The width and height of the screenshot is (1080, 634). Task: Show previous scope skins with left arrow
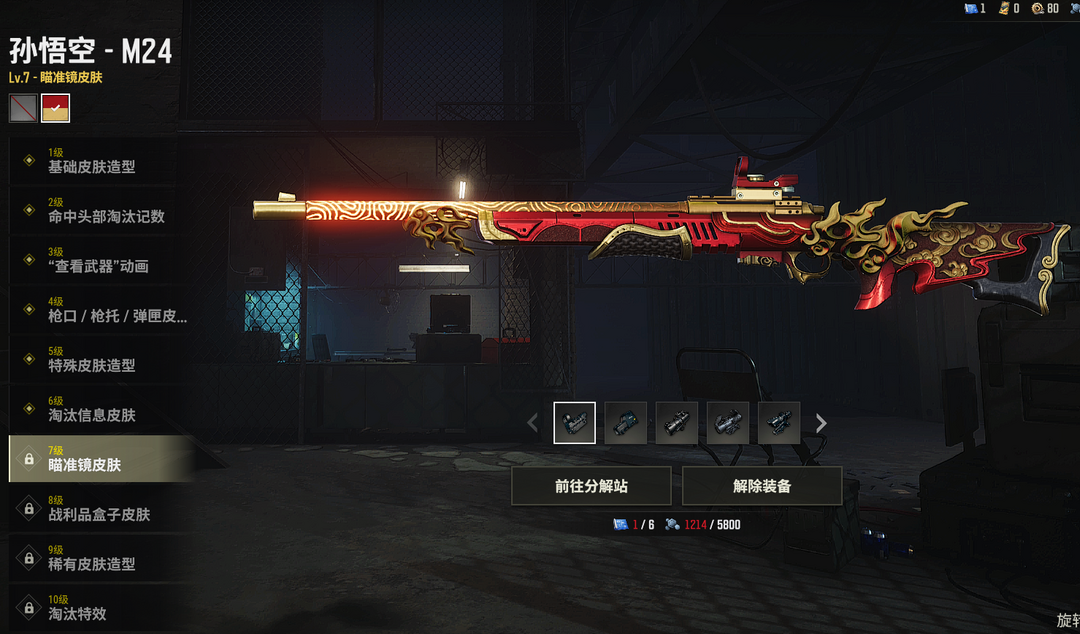(533, 423)
